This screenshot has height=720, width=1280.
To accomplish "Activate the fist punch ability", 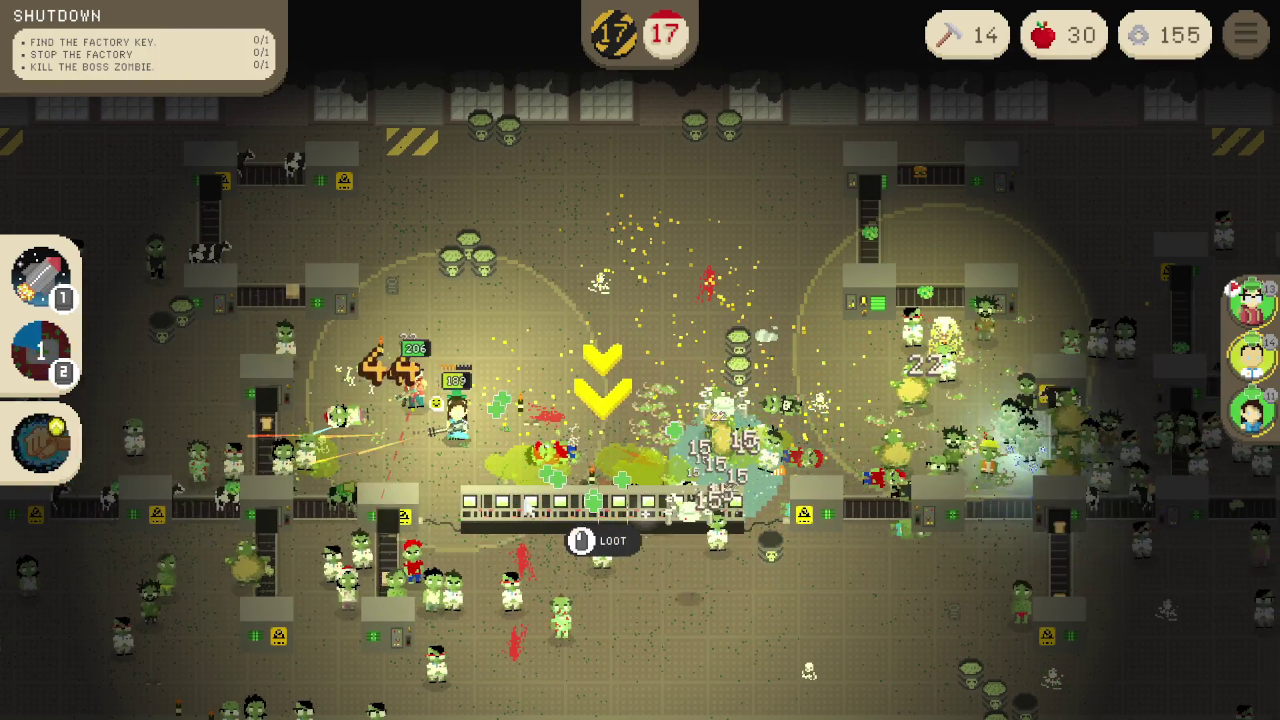I will pos(41,442).
